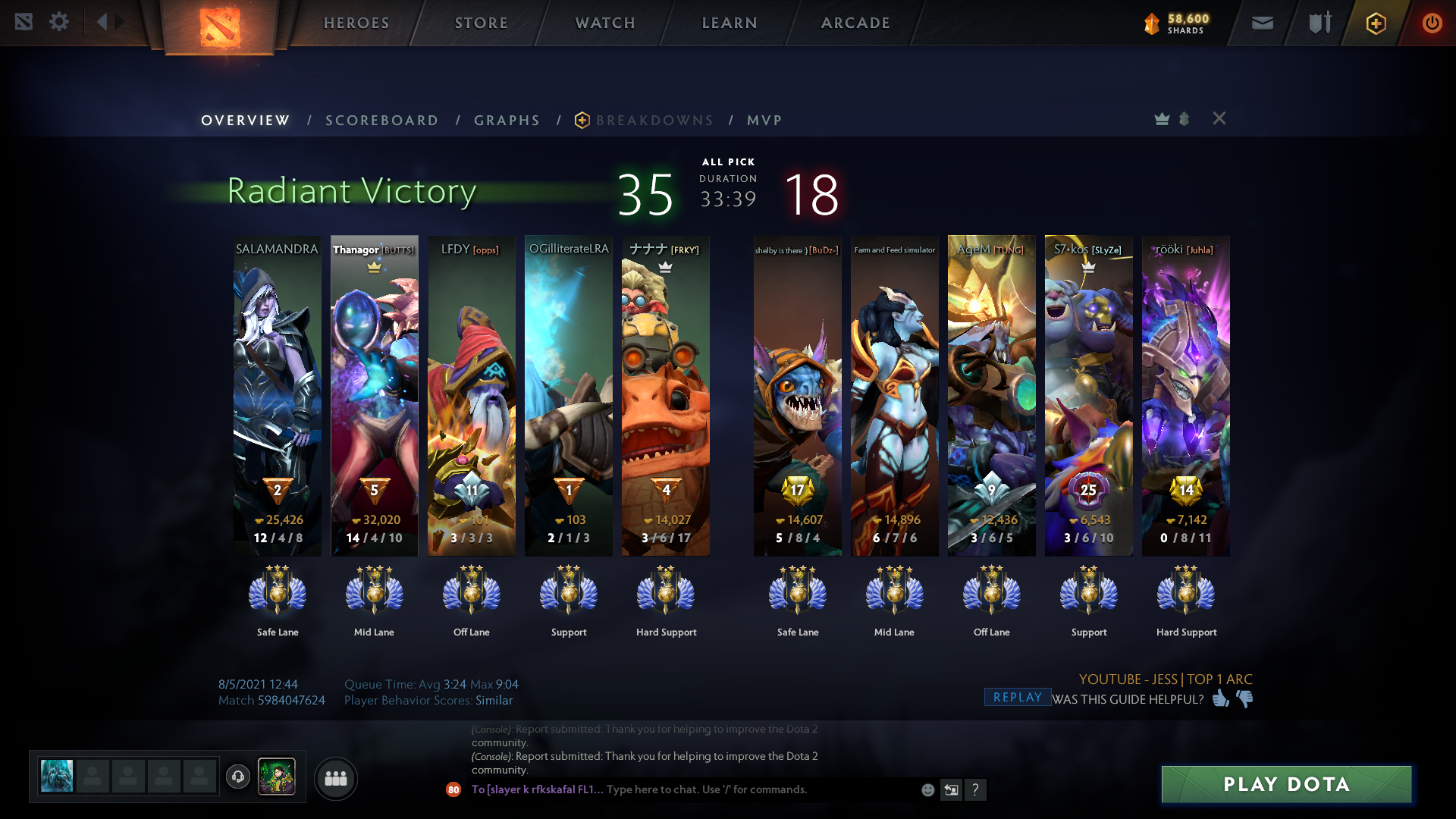View the MVP tab
Image resolution: width=1456 pixels, height=819 pixels.
764,121
